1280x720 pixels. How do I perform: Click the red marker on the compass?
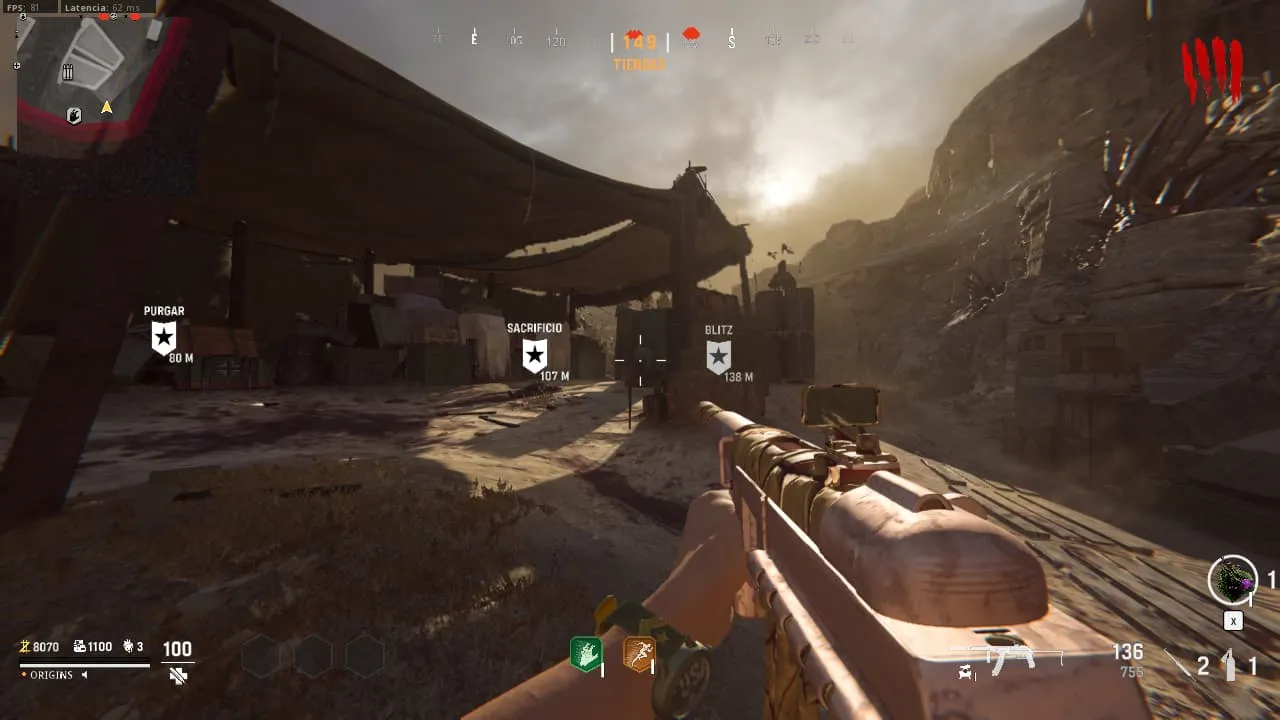[691, 37]
